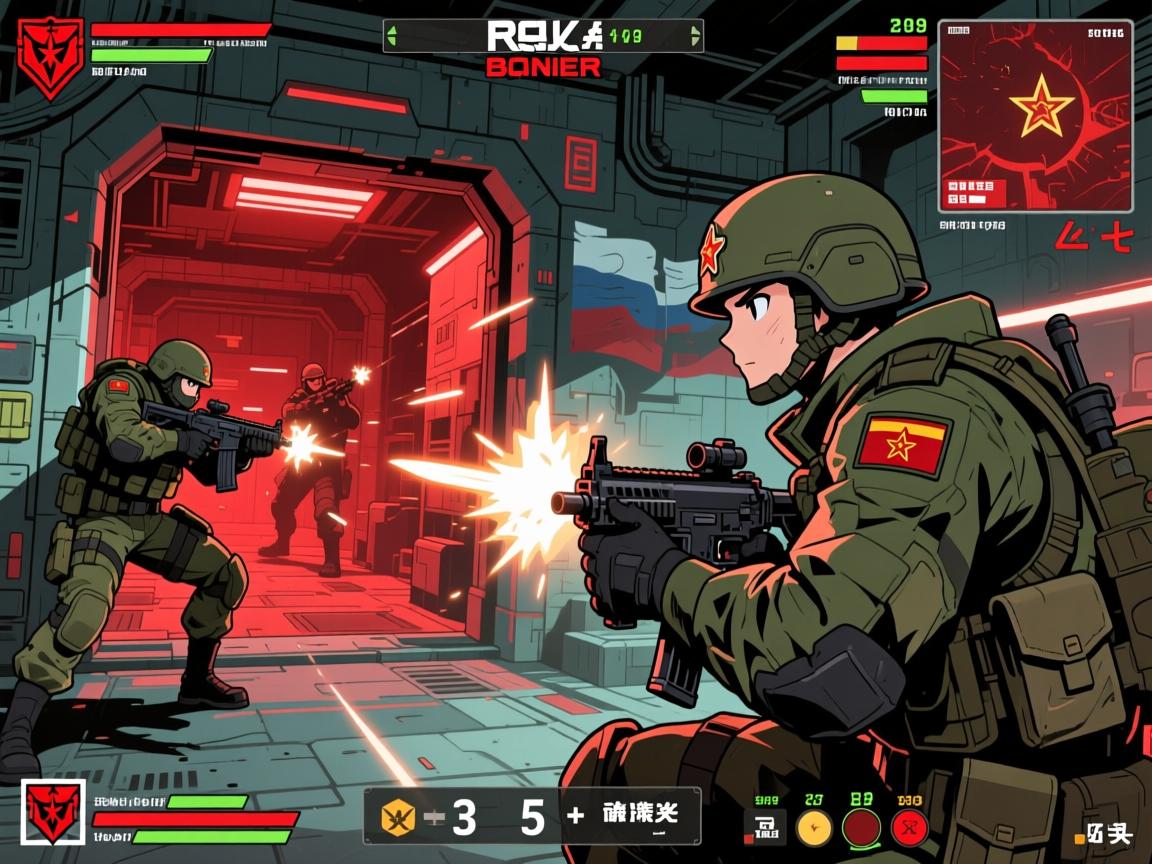Open the red star minimap
1152x864 pixels.
tap(1035, 115)
